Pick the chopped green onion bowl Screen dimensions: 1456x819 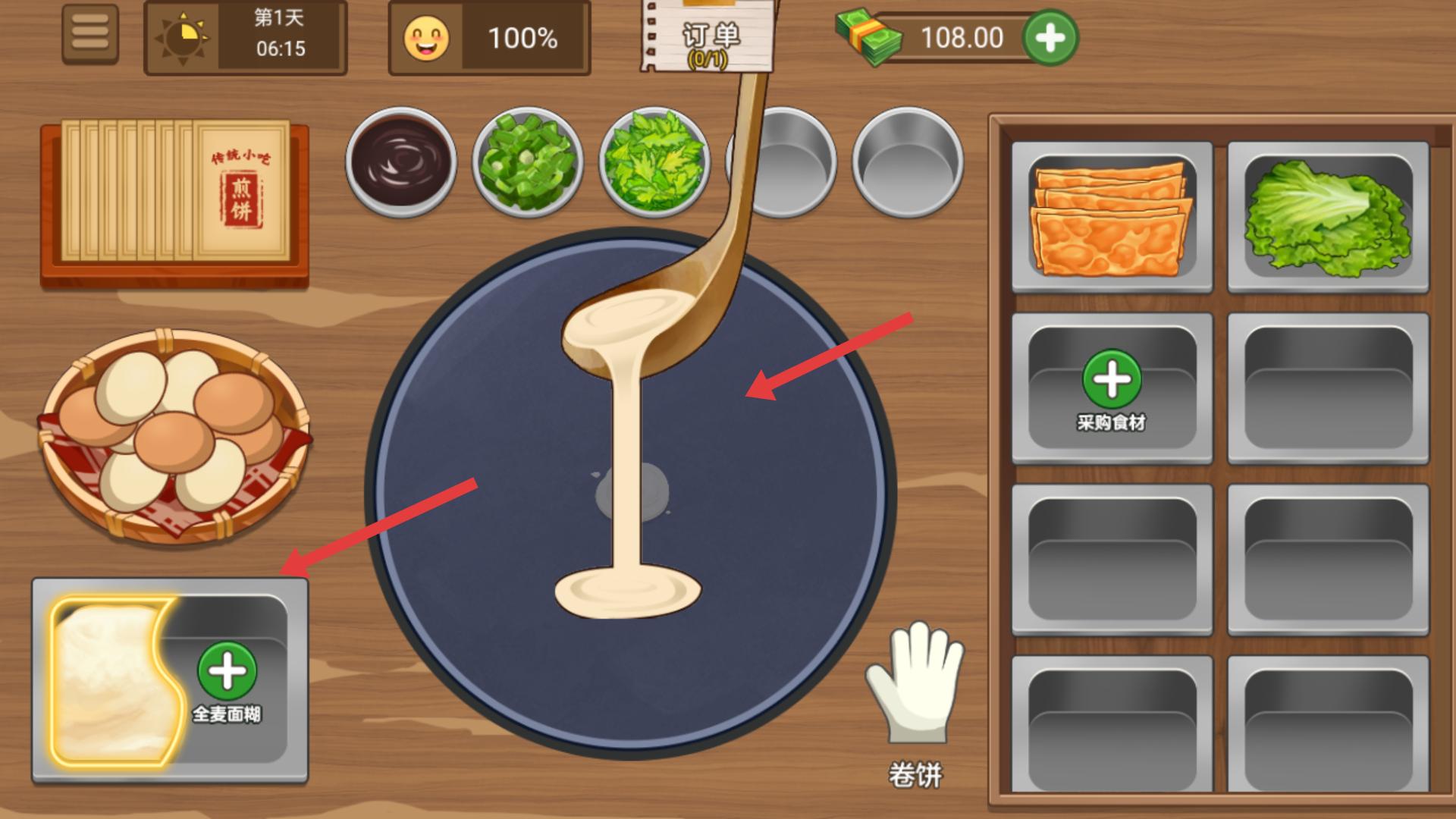[x=528, y=162]
